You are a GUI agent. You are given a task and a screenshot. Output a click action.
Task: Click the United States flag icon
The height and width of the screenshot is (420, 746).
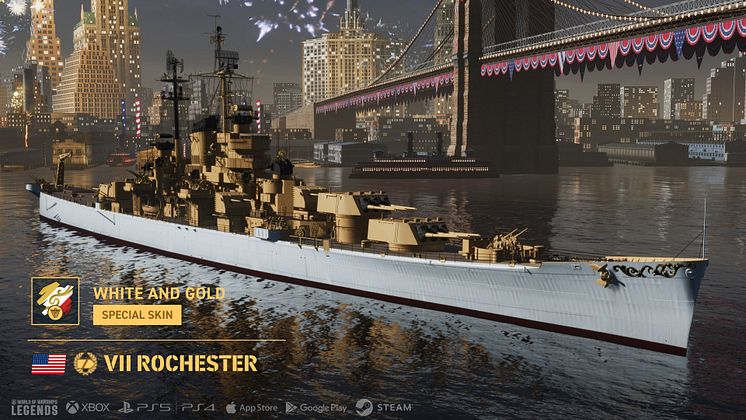(x=49, y=363)
